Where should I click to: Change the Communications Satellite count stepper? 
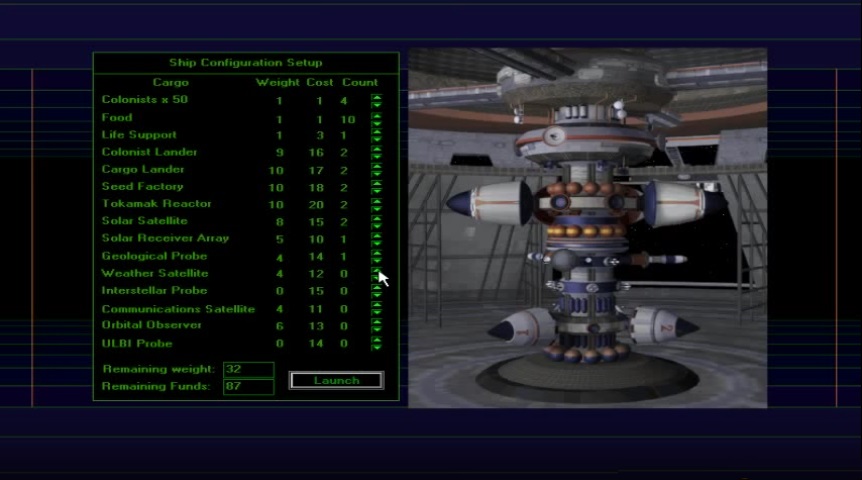tap(376, 309)
